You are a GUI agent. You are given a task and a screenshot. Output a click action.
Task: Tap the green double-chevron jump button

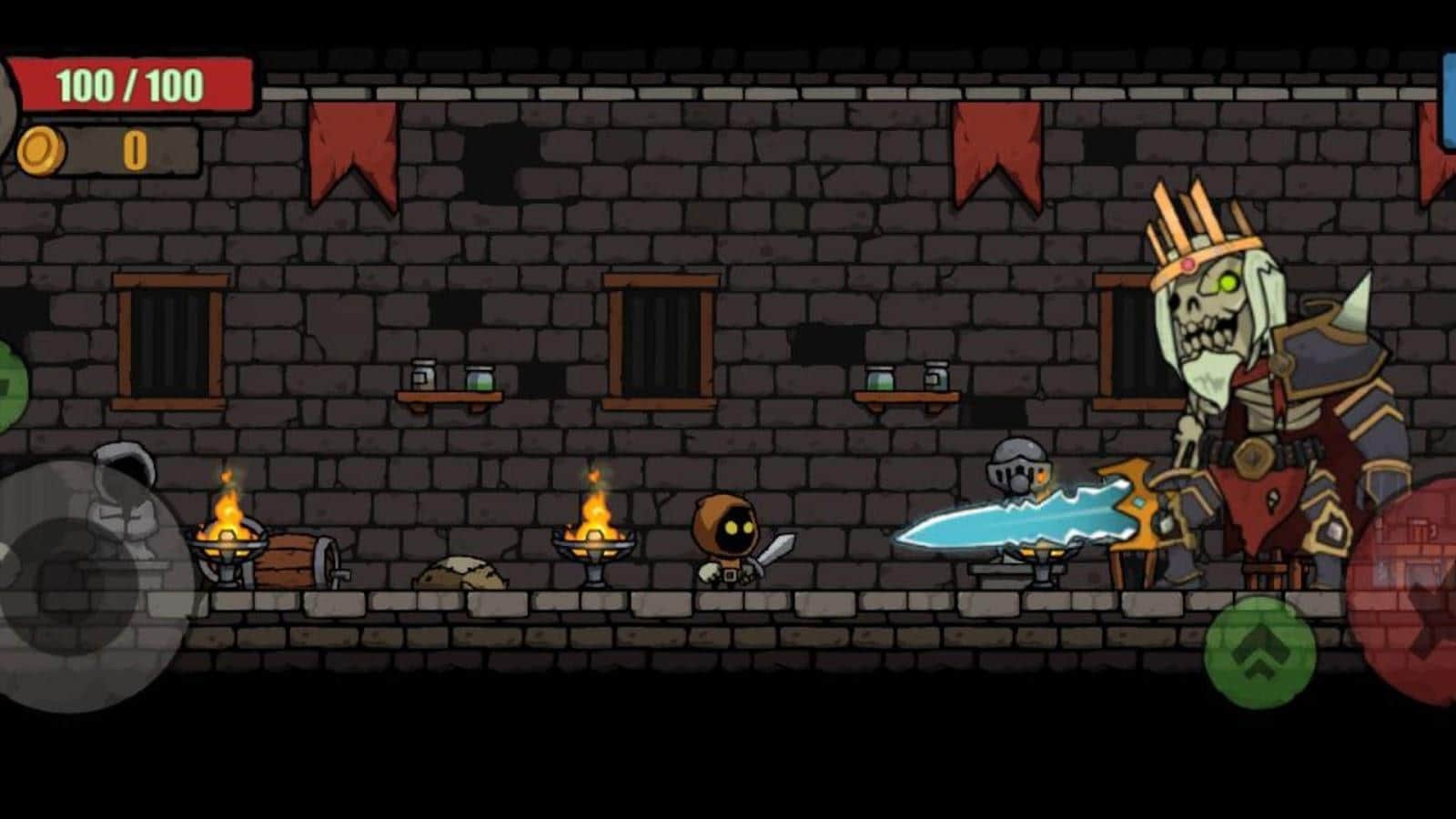[x=1261, y=652]
